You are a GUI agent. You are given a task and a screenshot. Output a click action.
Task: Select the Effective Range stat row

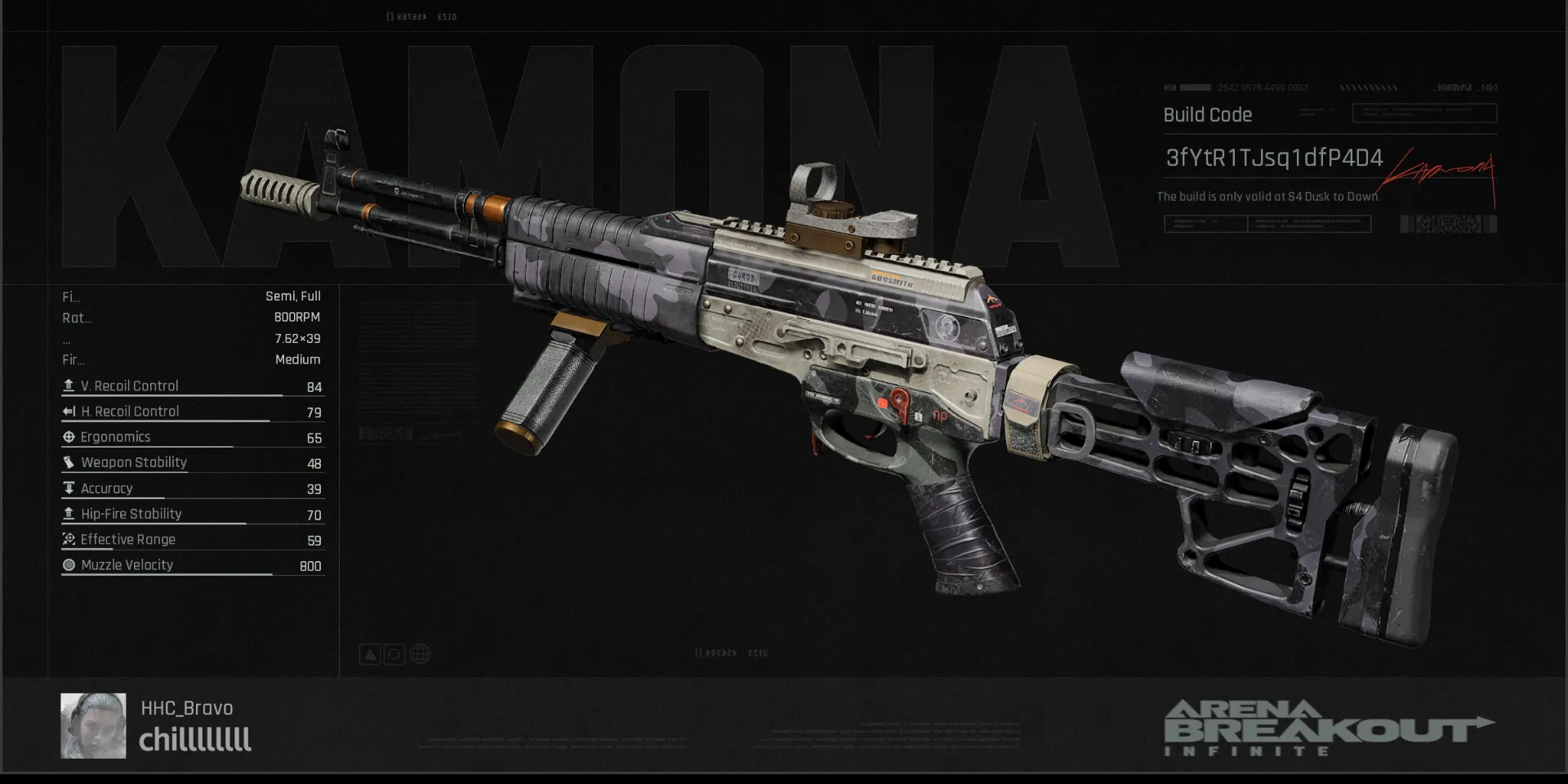[193, 540]
